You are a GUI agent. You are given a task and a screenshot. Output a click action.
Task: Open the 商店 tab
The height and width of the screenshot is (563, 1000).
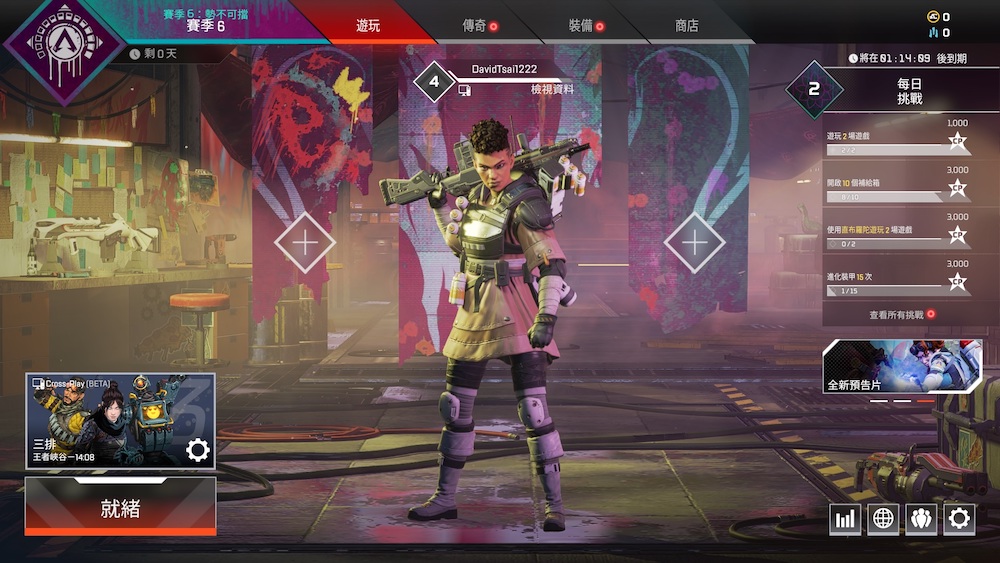click(x=687, y=26)
